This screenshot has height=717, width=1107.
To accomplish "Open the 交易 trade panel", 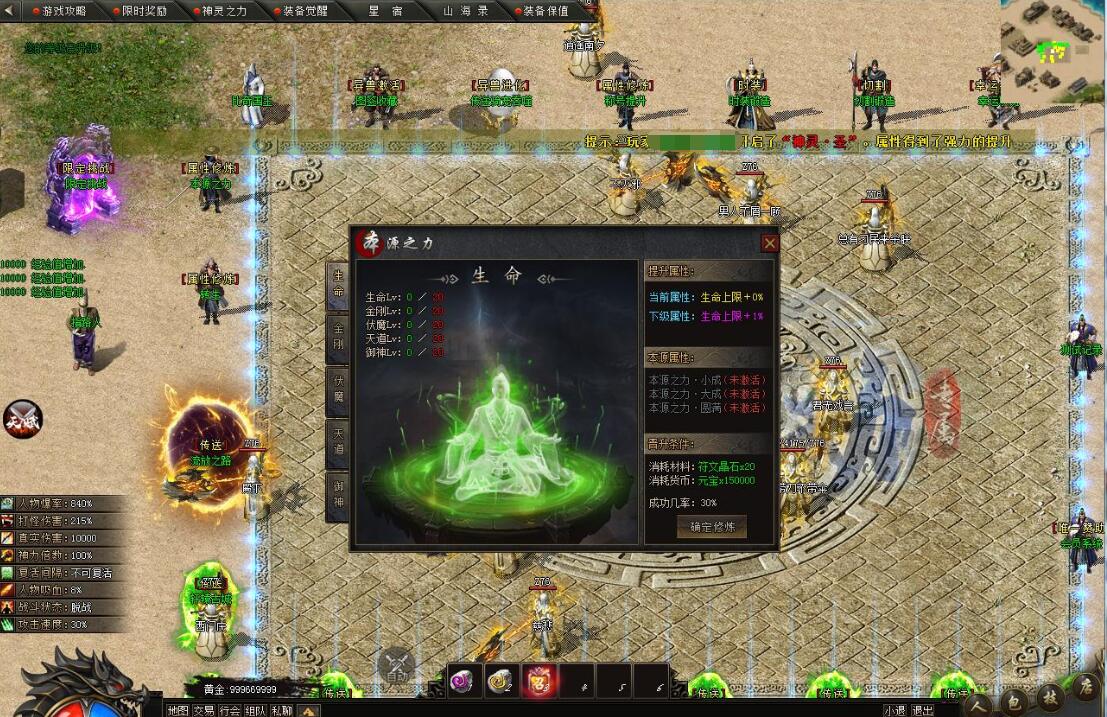I will (204, 710).
